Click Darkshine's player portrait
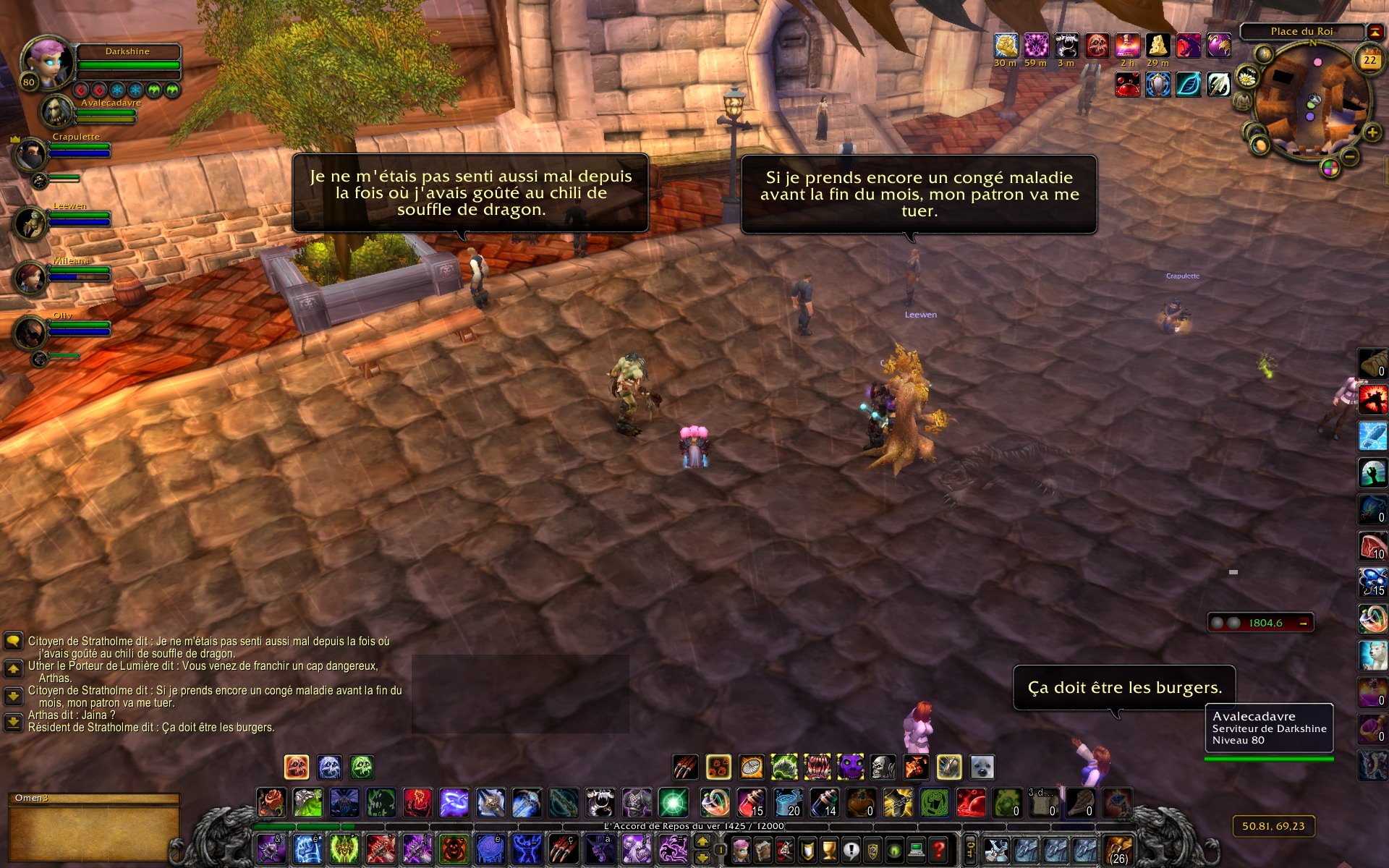1389x868 pixels. coord(48,63)
